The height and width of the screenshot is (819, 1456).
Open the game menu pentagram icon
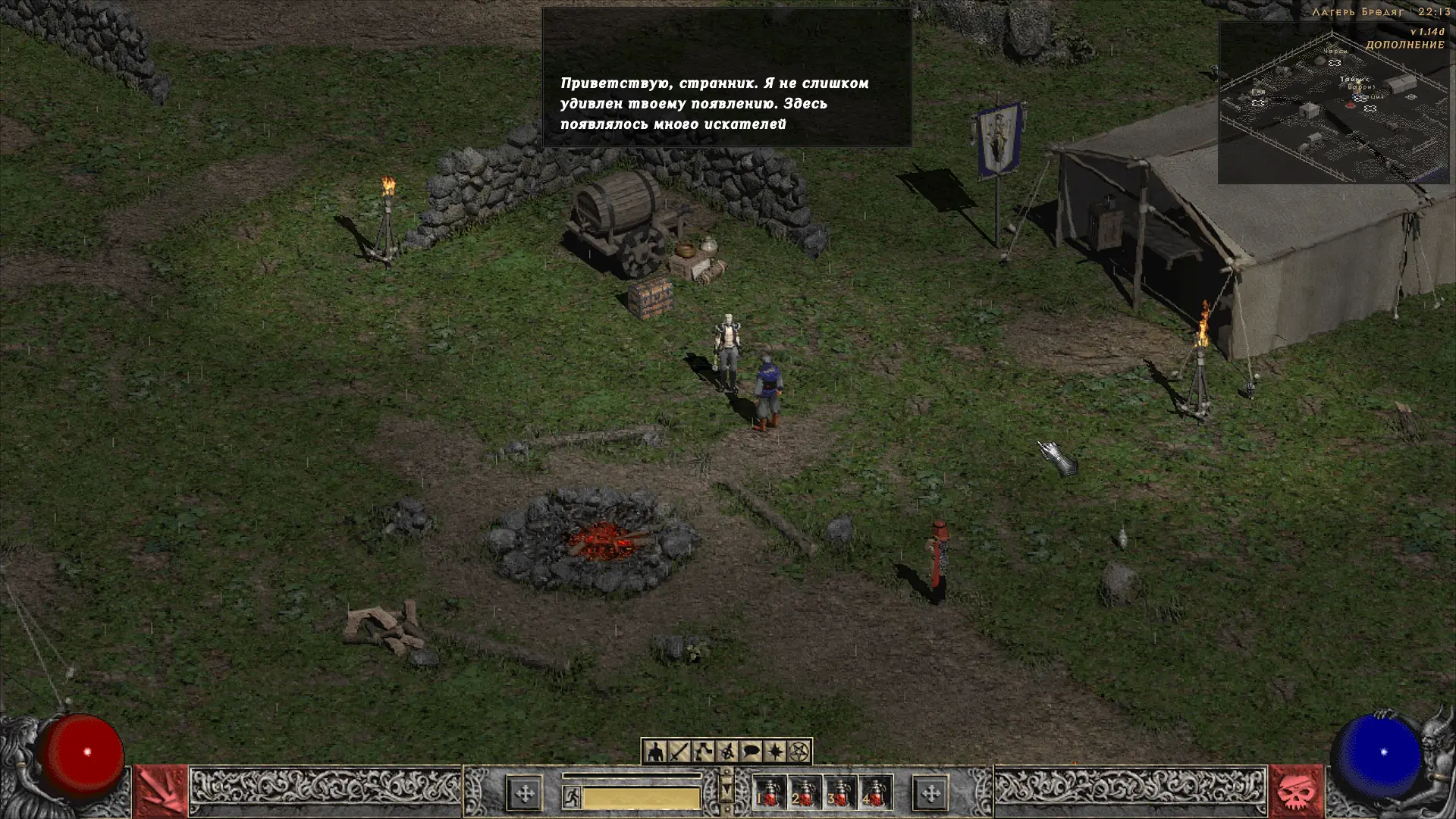pyautogui.click(x=799, y=752)
